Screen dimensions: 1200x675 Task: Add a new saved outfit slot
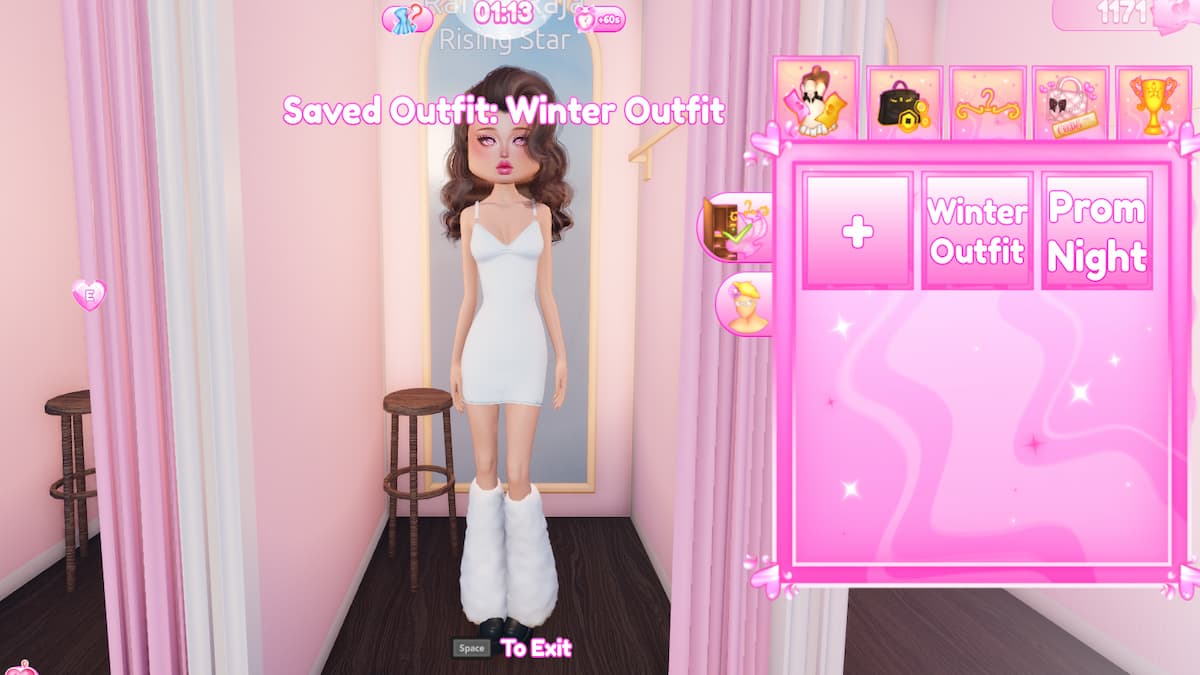tap(857, 231)
